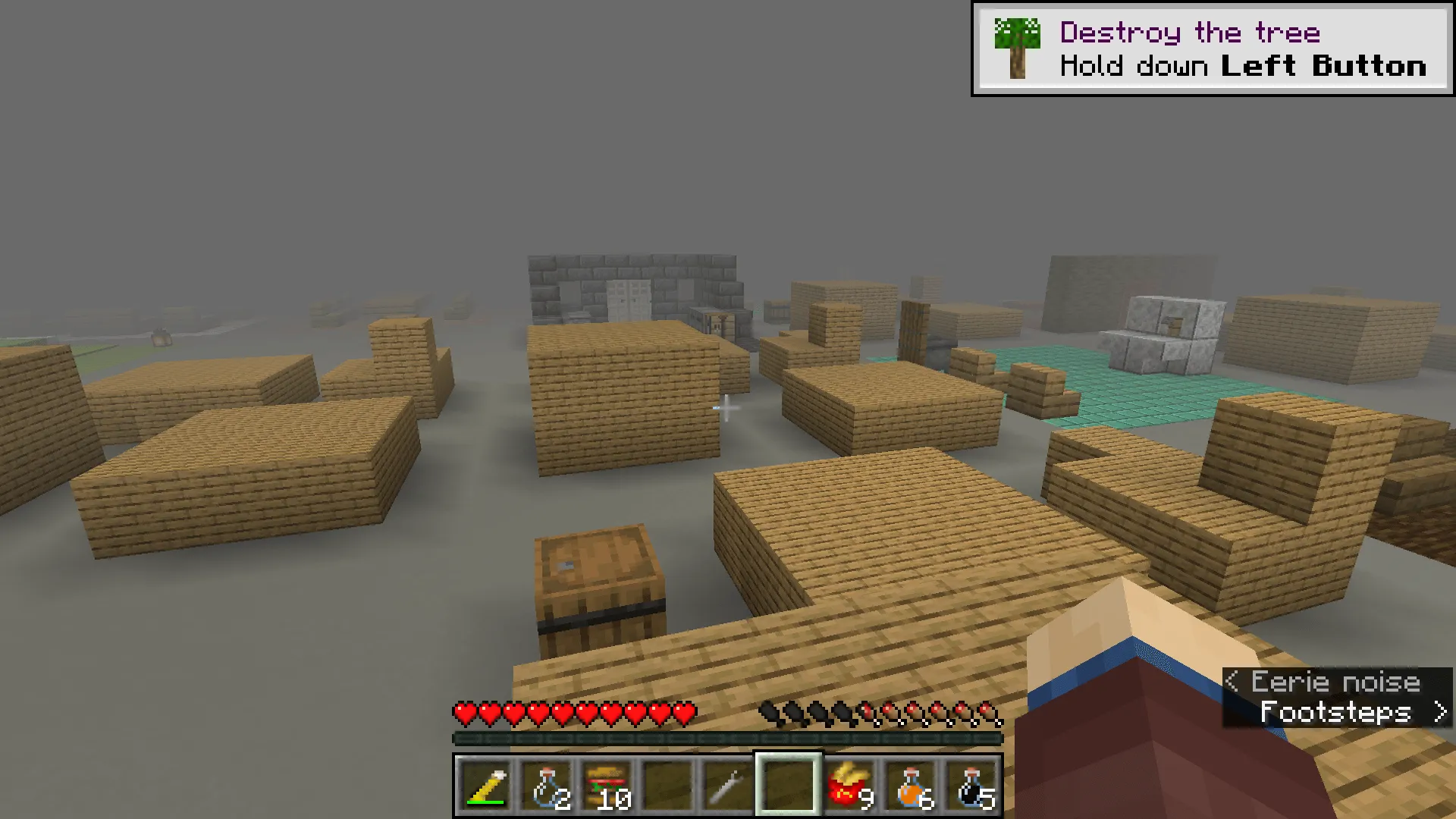The height and width of the screenshot is (819, 1456).
Task: Click the green experience bar
Action: tap(726, 736)
